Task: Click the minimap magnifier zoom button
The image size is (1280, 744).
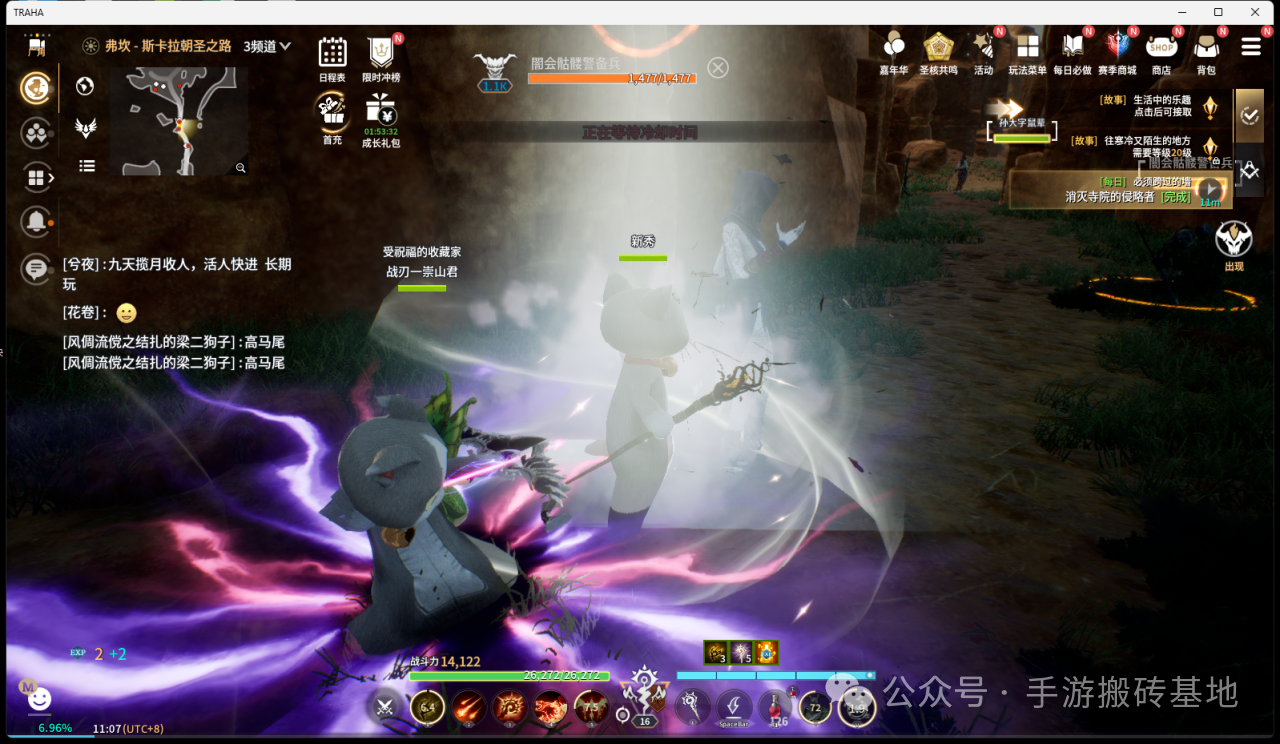Action: coord(240,168)
